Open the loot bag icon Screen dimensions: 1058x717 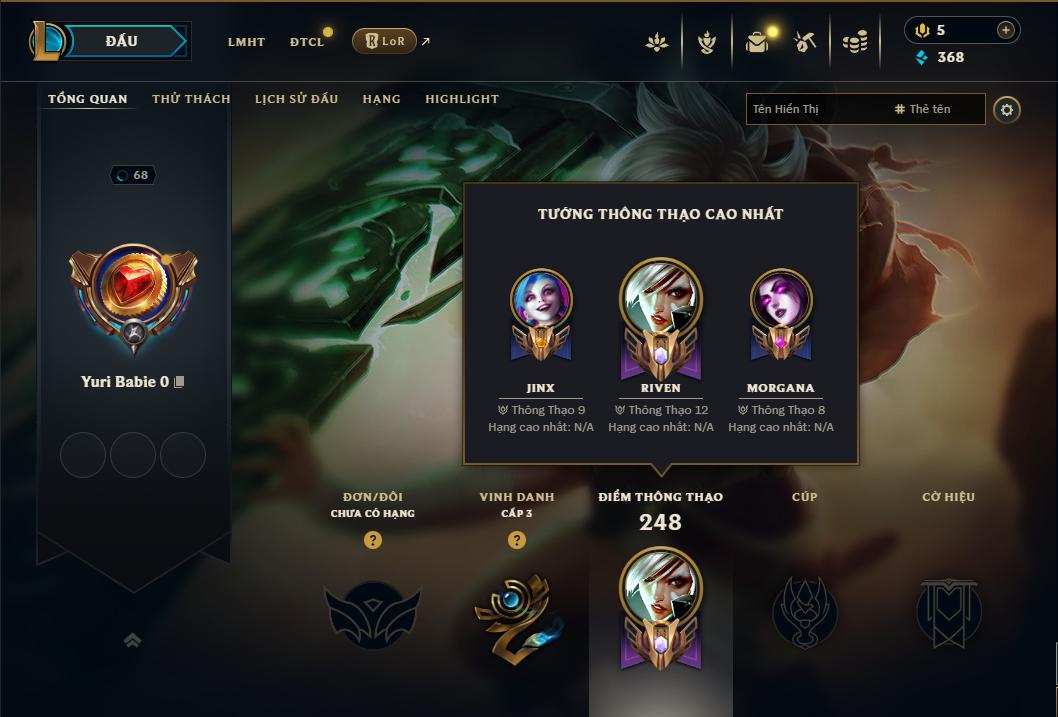757,42
